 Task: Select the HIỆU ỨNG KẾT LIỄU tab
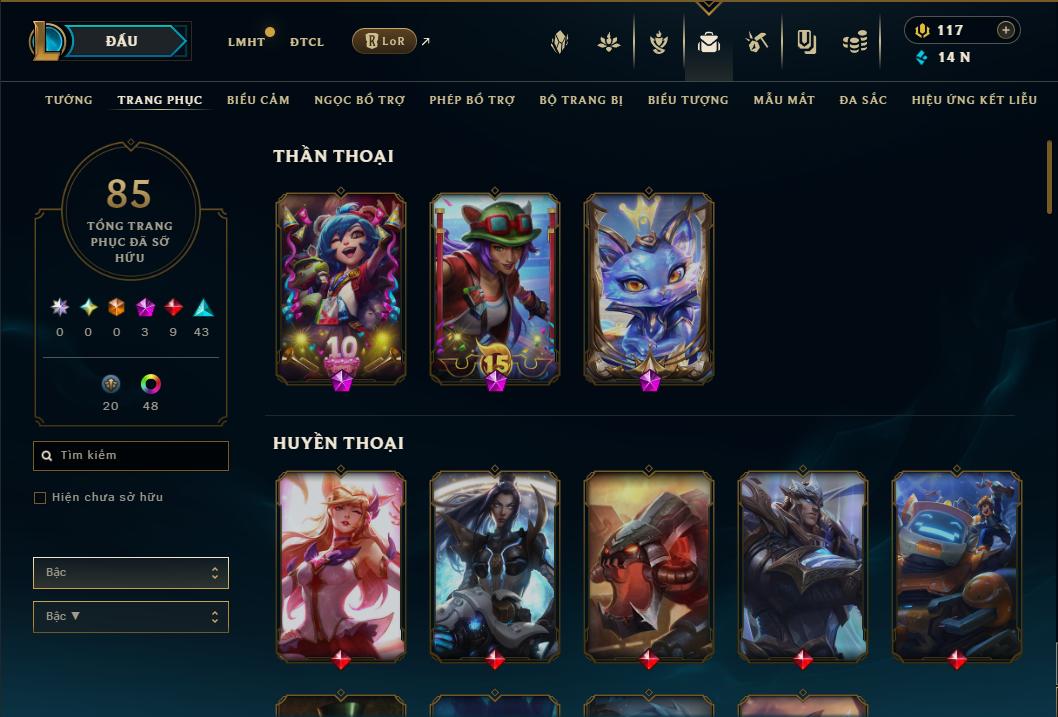click(x=974, y=100)
